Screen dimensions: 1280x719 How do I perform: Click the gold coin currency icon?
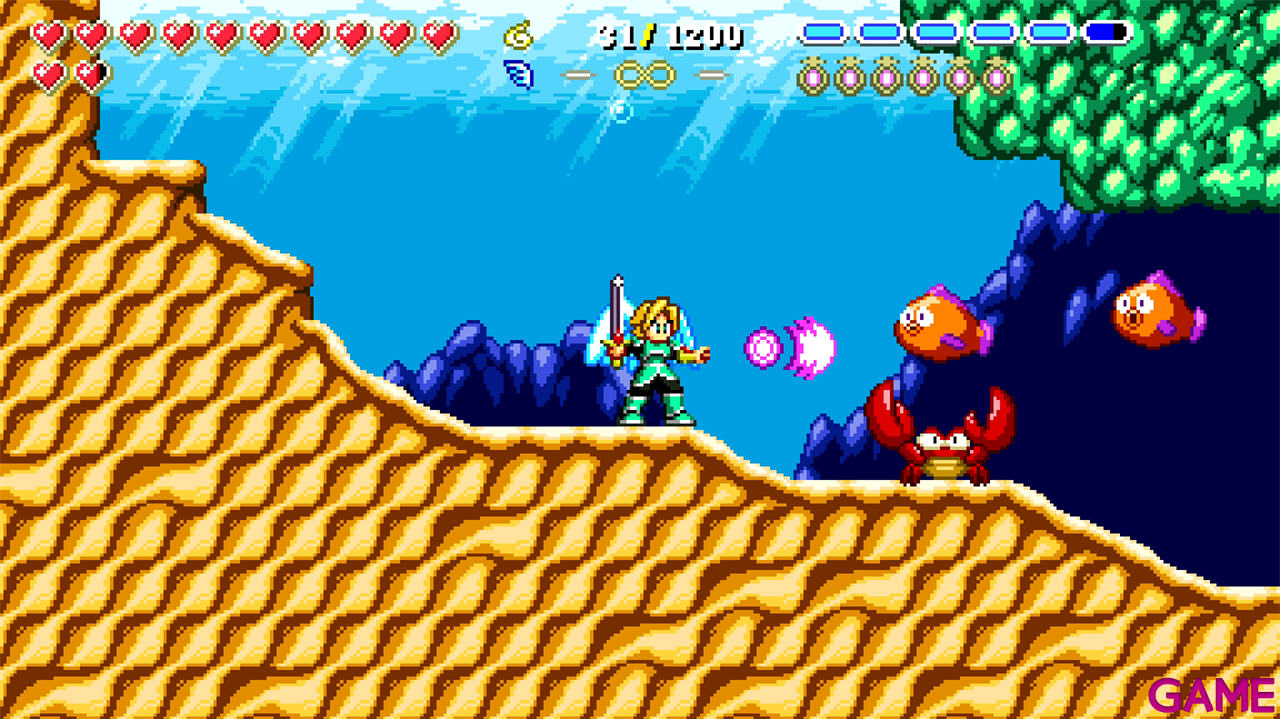(518, 36)
